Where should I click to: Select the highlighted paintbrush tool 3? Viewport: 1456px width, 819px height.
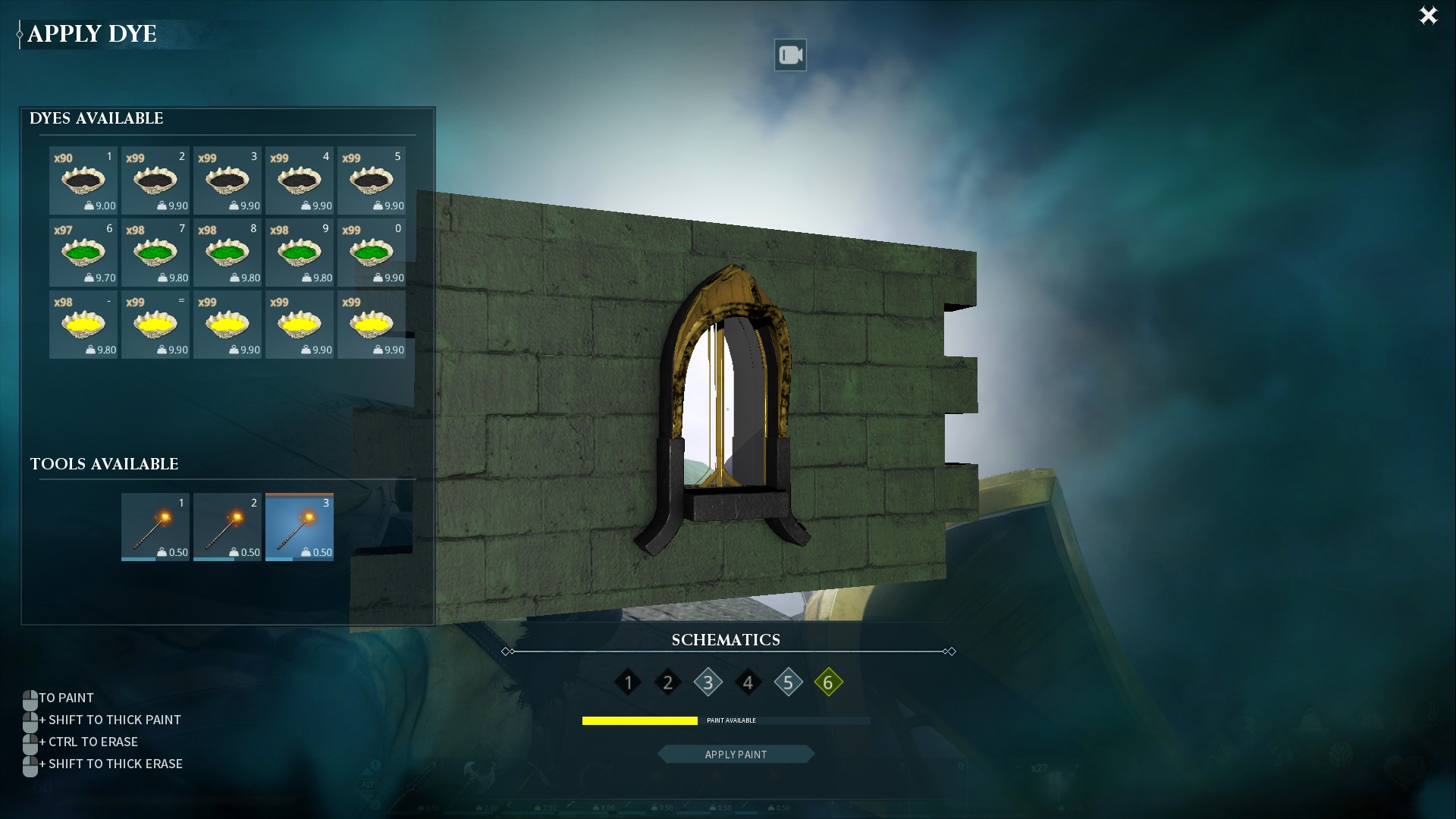point(300,527)
